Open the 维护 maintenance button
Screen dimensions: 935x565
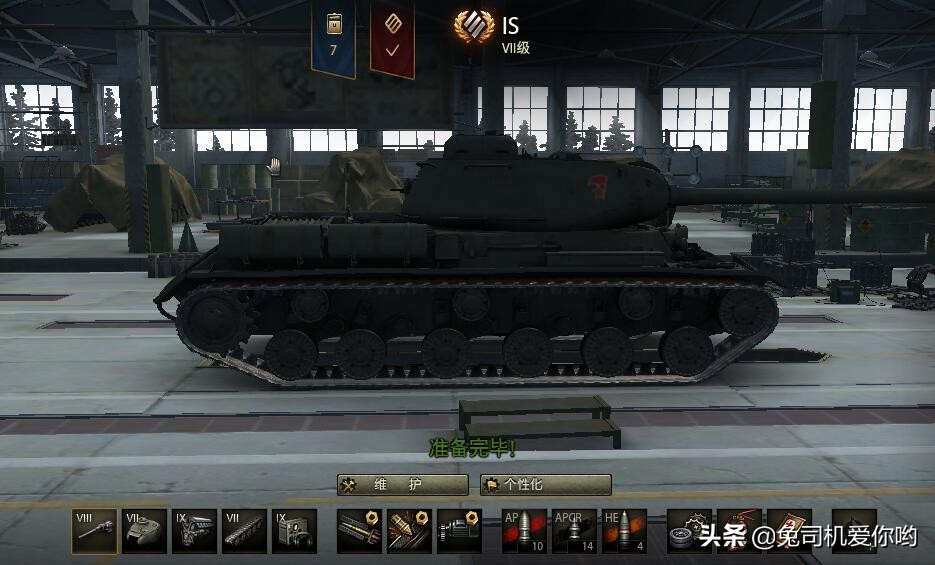(402, 485)
